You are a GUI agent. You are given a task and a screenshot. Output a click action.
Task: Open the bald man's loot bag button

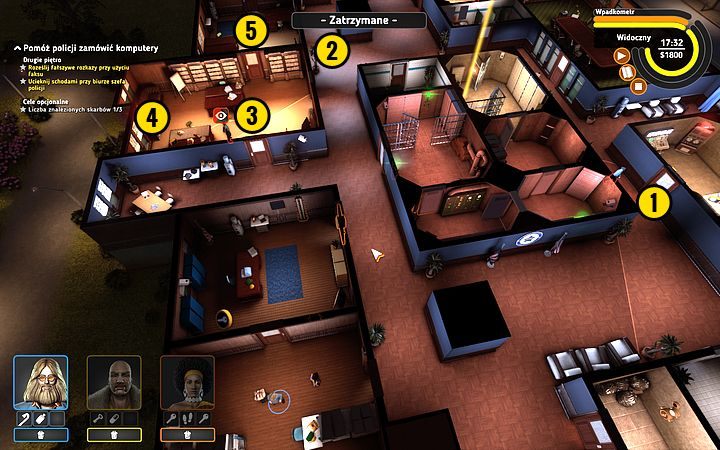[113, 435]
